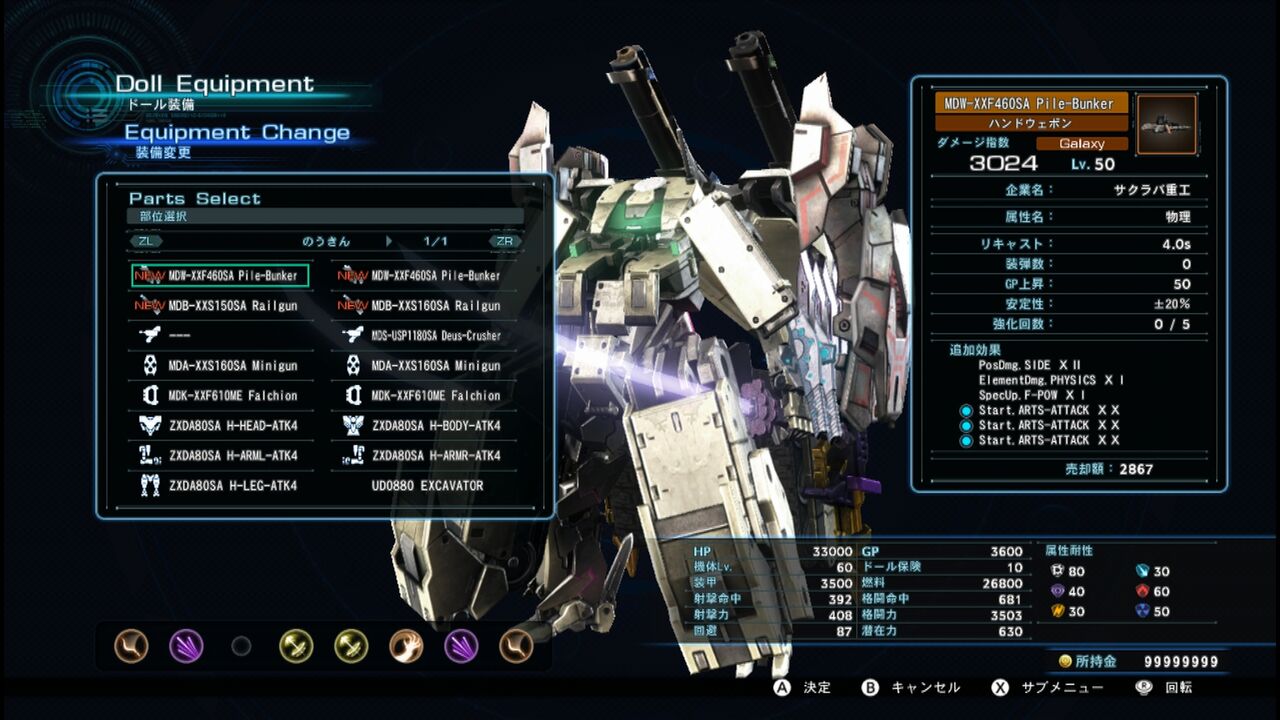Click the Pile-Bunker weapon thumbnail image
Image resolution: width=1280 pixels, height=720 pixels.
click(1166, 124)
